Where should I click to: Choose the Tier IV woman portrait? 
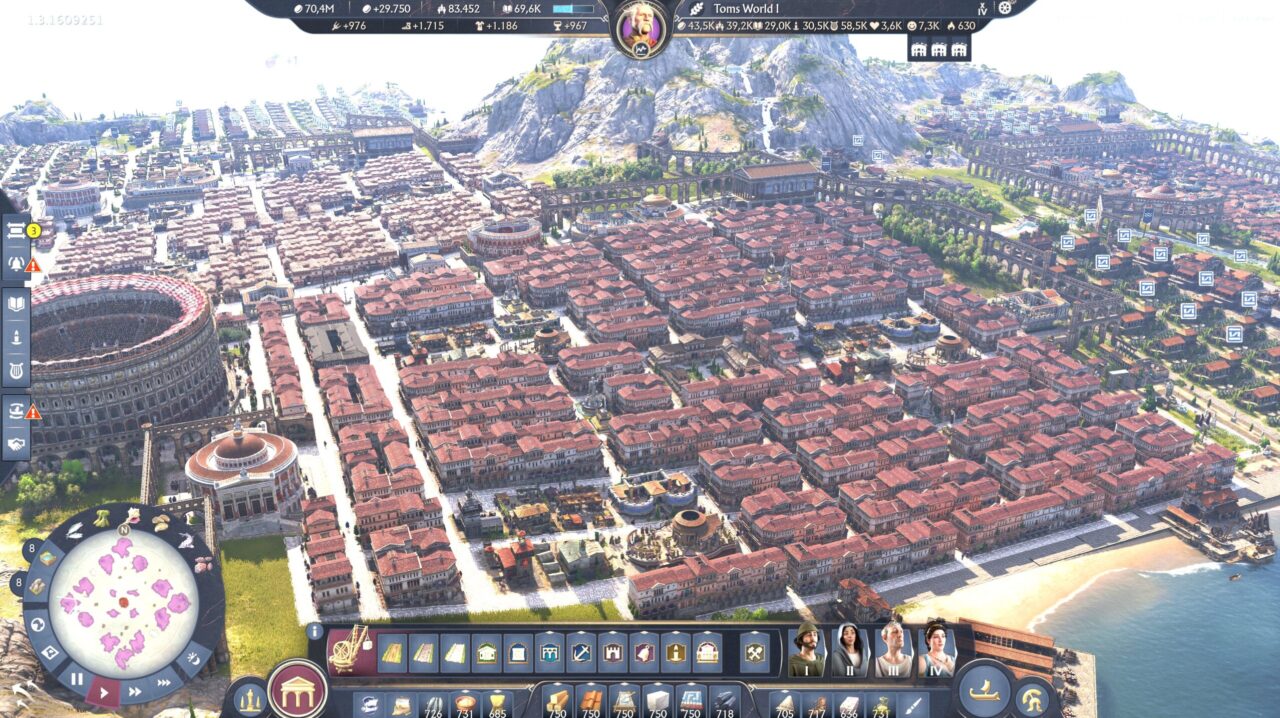tap(936, 651)
